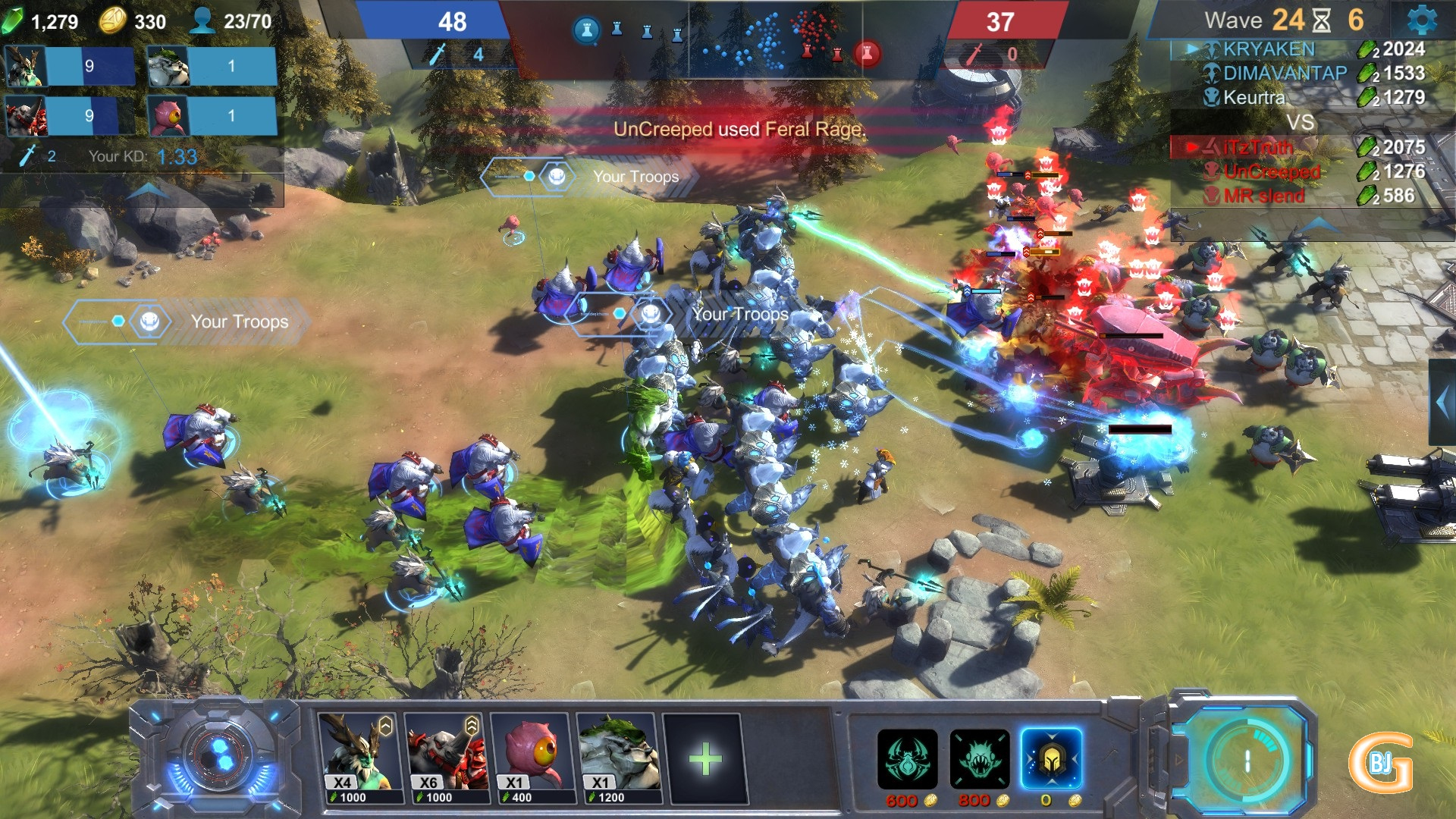
Task: Choose the red armored rhino troop card
Action: pos(447,757)
